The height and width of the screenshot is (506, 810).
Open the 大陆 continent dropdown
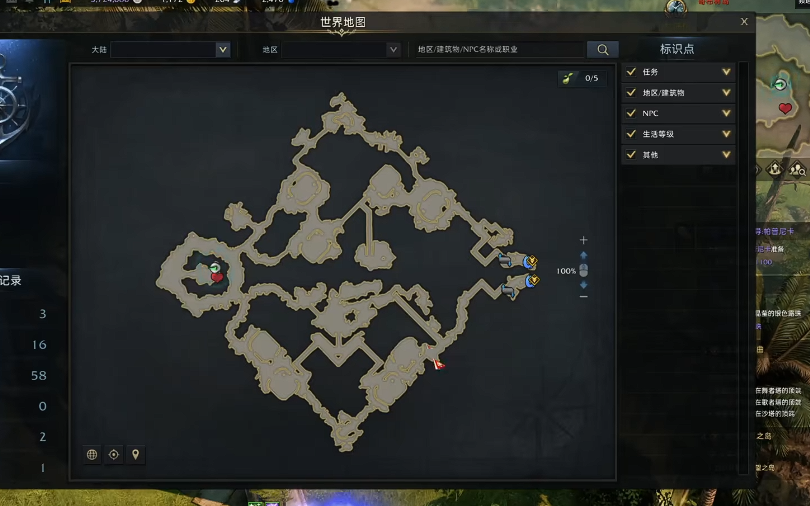(223, 49)
